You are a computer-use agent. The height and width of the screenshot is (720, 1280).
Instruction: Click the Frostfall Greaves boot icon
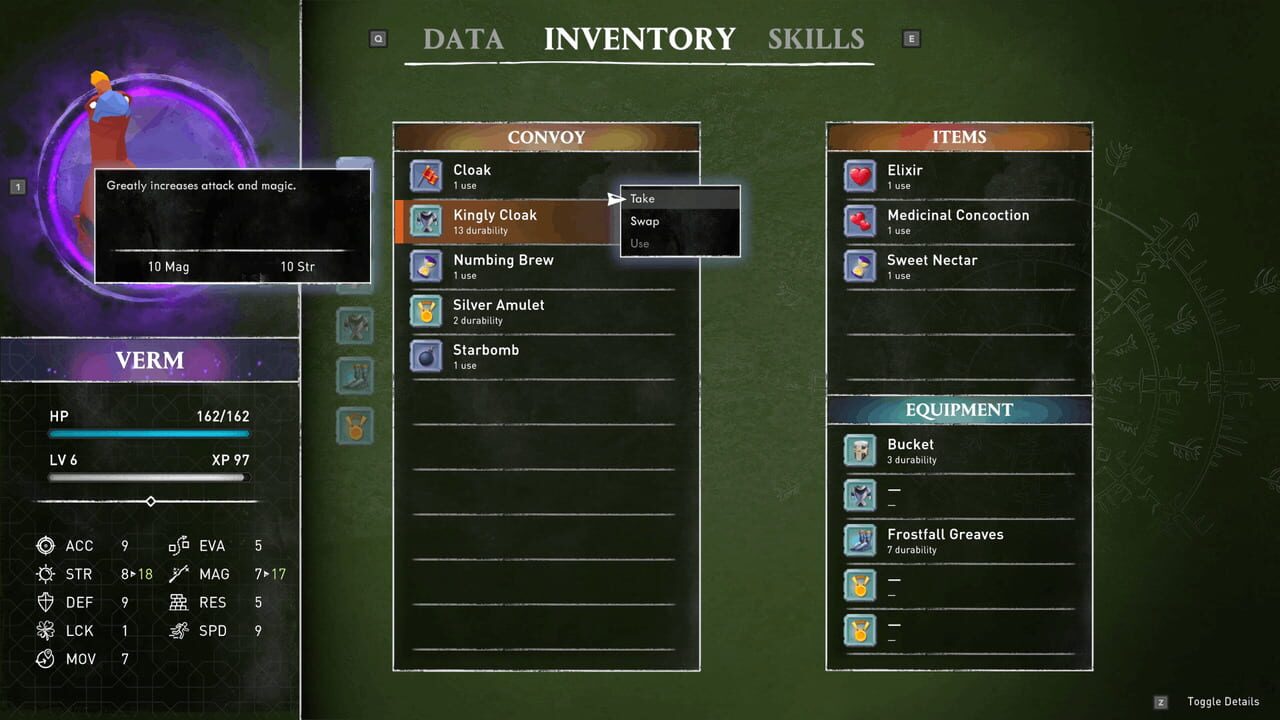point(859,541)
